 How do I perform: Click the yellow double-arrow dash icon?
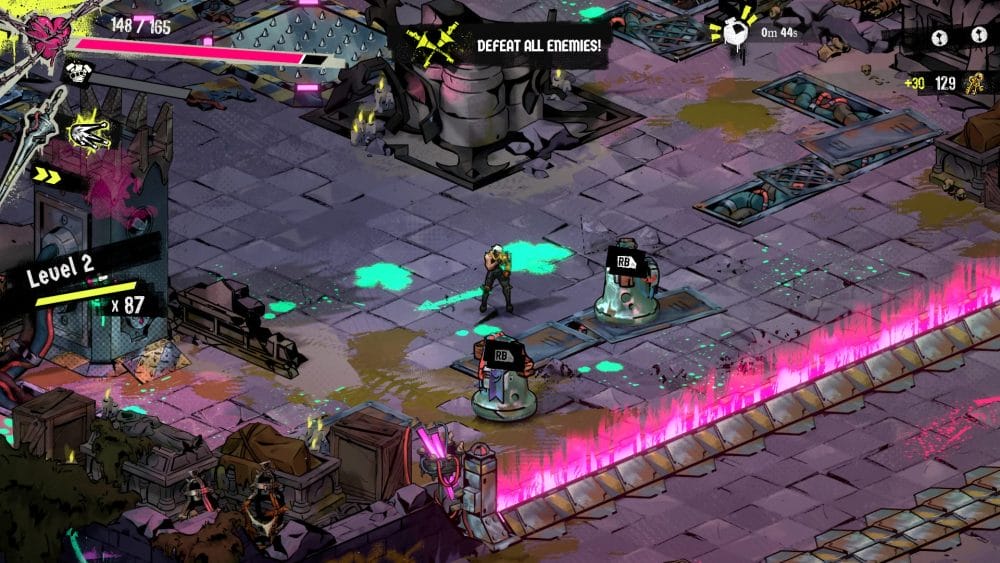47,175
